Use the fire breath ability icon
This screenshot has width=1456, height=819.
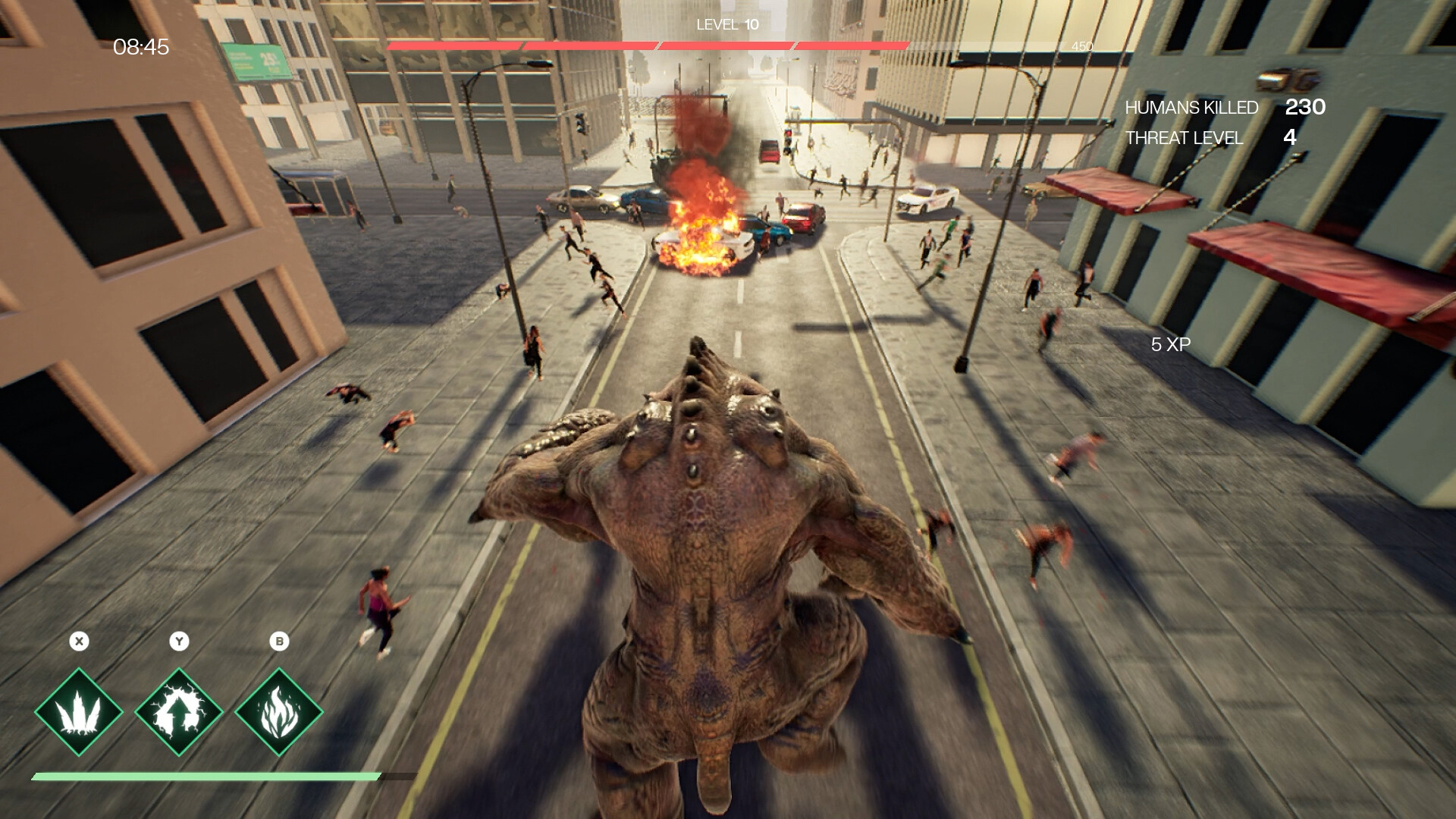click(279, 712)
